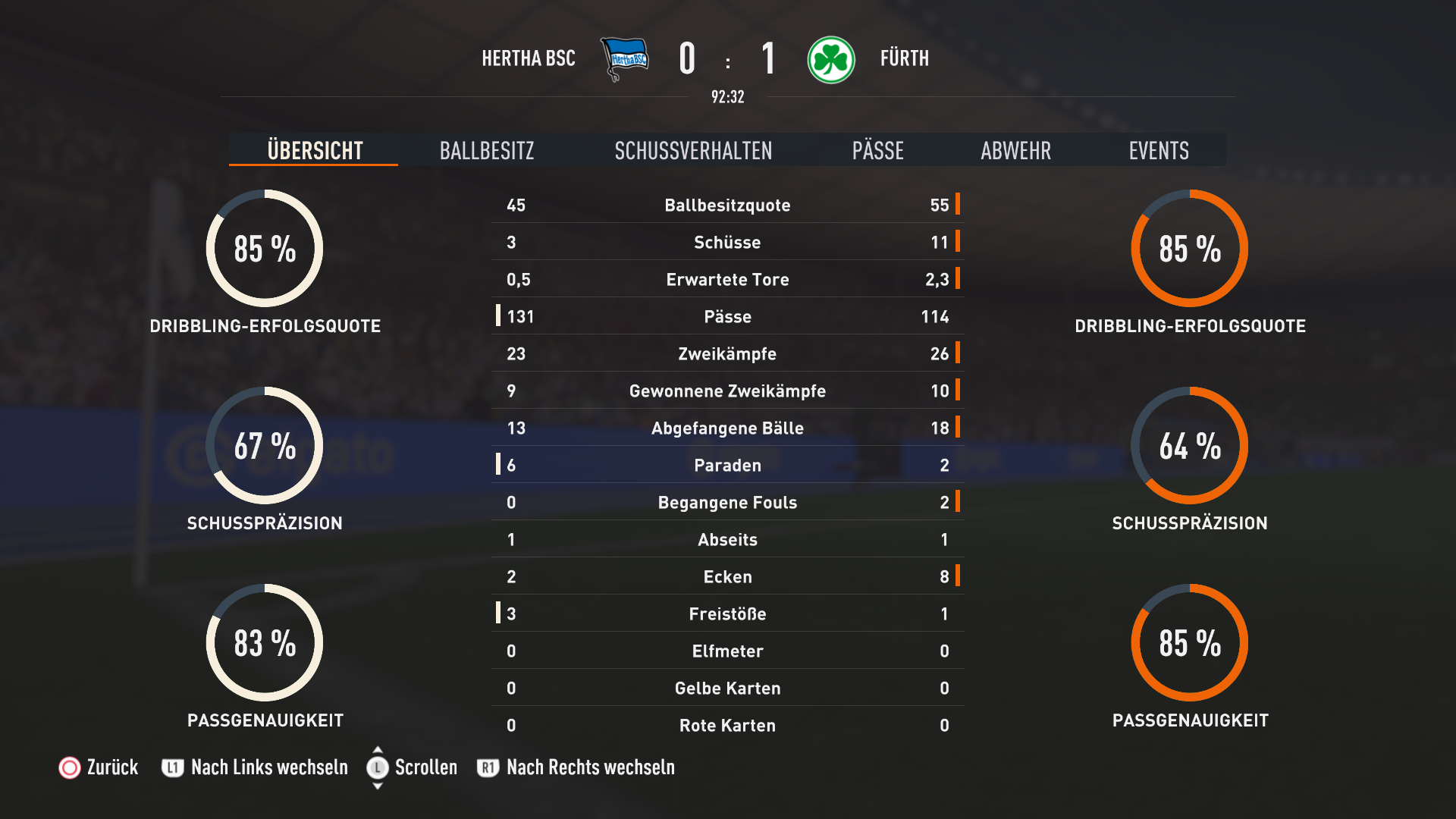
Task: Show the Pässe statistics tab
Action: (x=877, y=150)
